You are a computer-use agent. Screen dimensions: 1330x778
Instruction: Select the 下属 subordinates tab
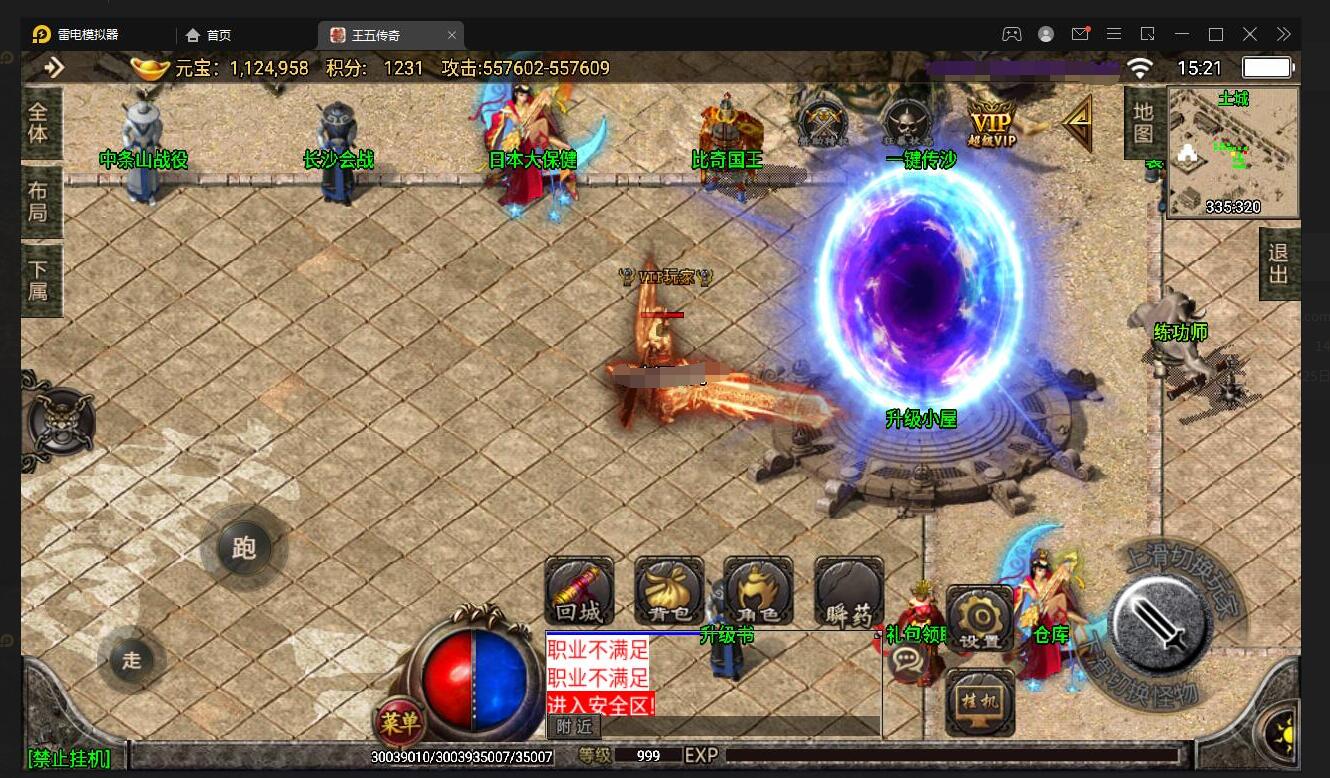pos(39,281)
